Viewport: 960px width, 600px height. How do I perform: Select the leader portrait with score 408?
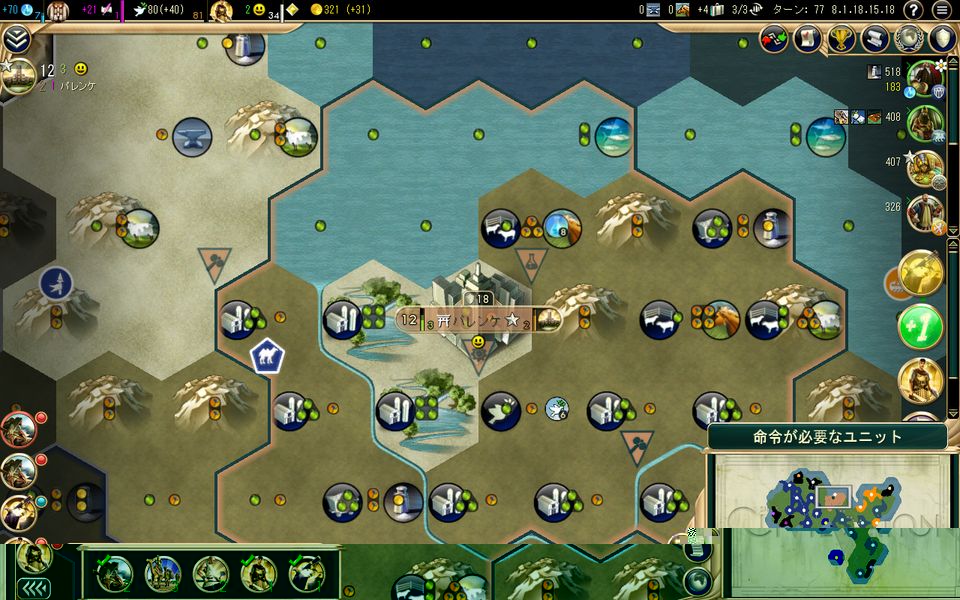[927, 120]
